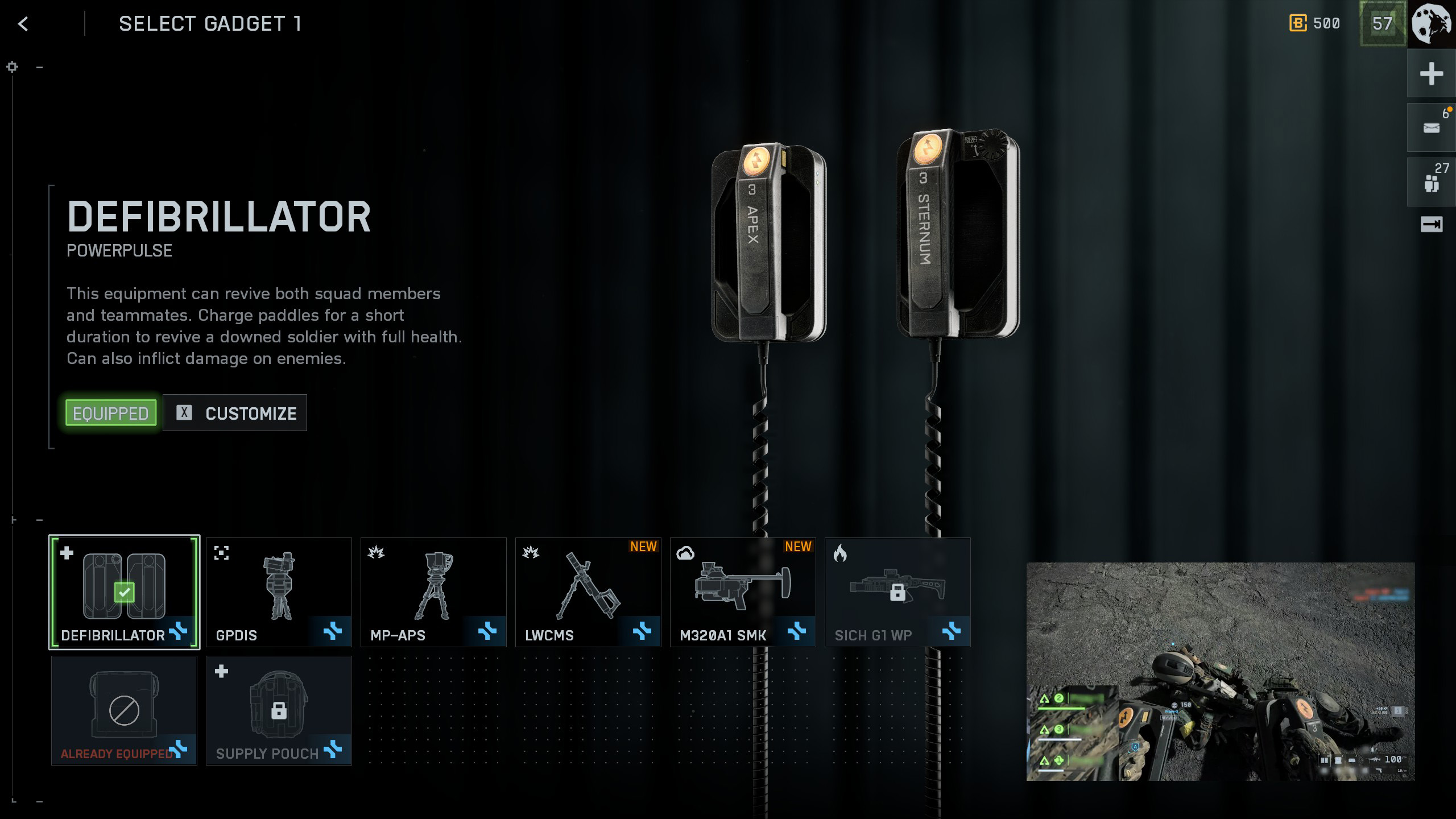Select the Defibrillator gadget tile
Screen dimensions: 1456x819
click(x=124, y=592)
